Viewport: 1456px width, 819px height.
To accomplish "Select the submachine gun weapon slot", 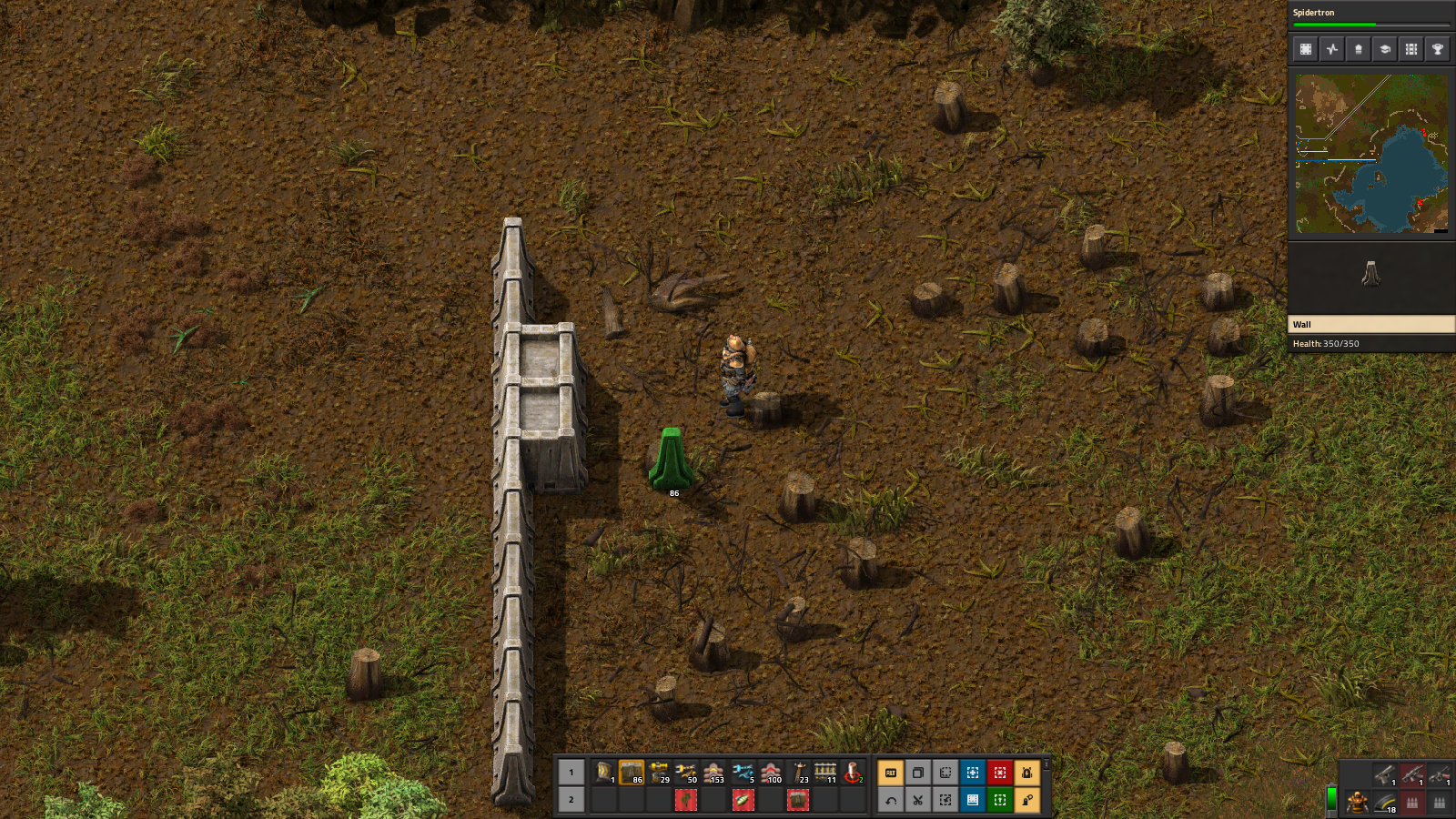I will tap(1412, 775).
